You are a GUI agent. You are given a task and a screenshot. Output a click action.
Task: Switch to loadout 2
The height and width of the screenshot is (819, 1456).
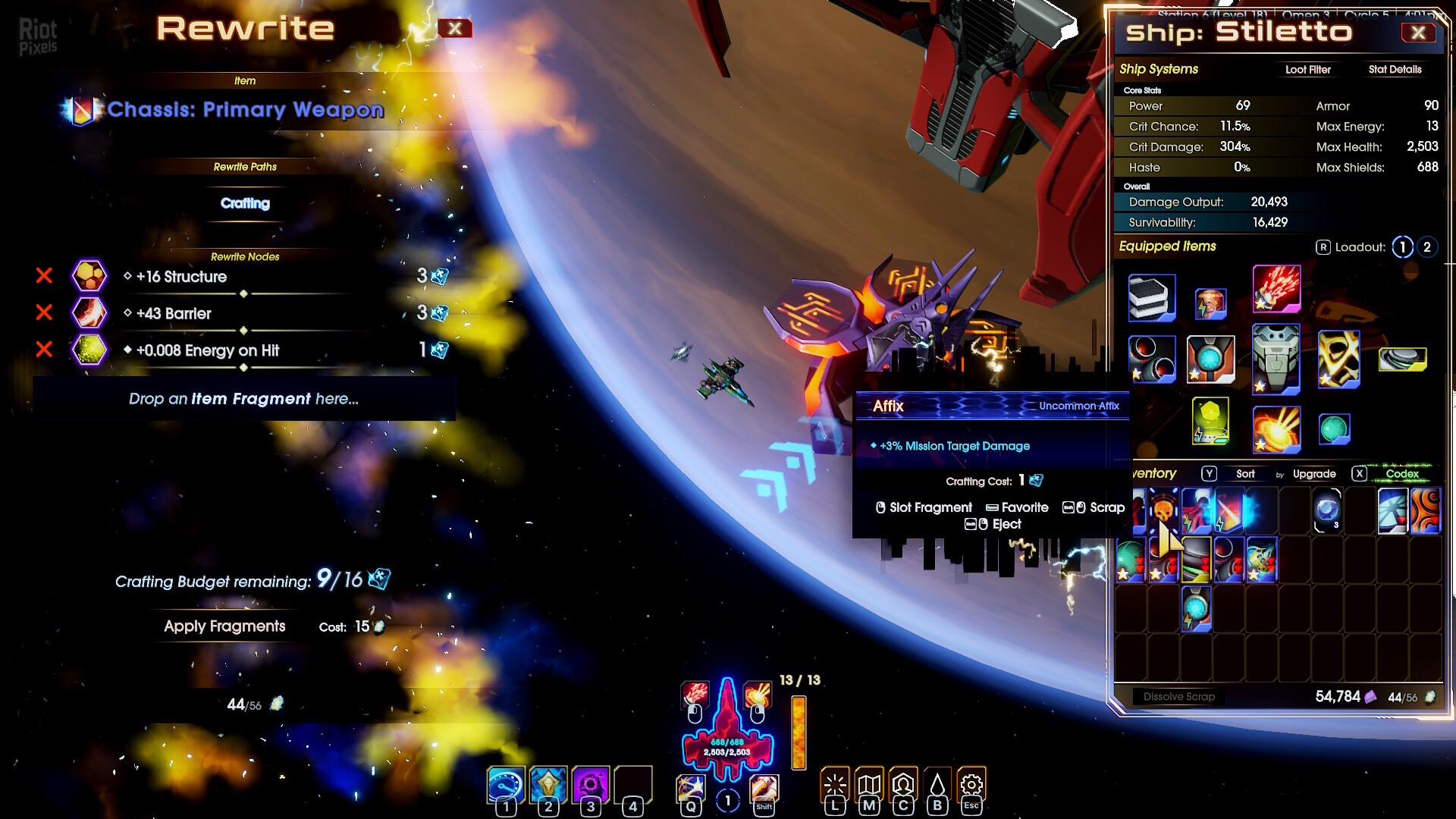[1426, 247]
